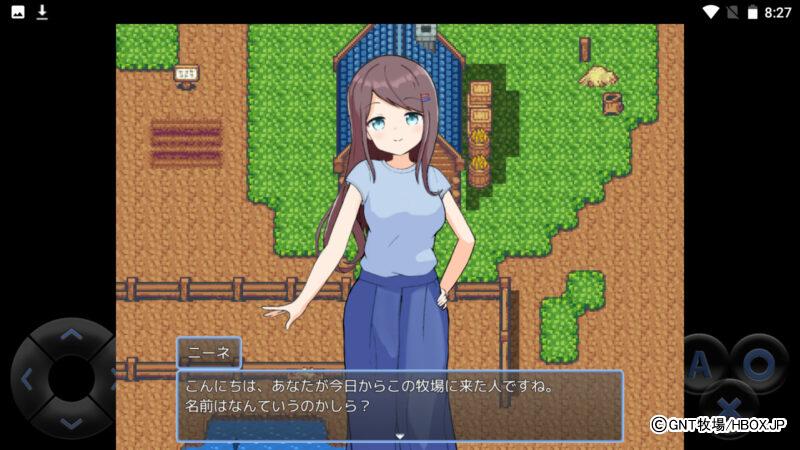Tap the round O touch button

[759, 363]
